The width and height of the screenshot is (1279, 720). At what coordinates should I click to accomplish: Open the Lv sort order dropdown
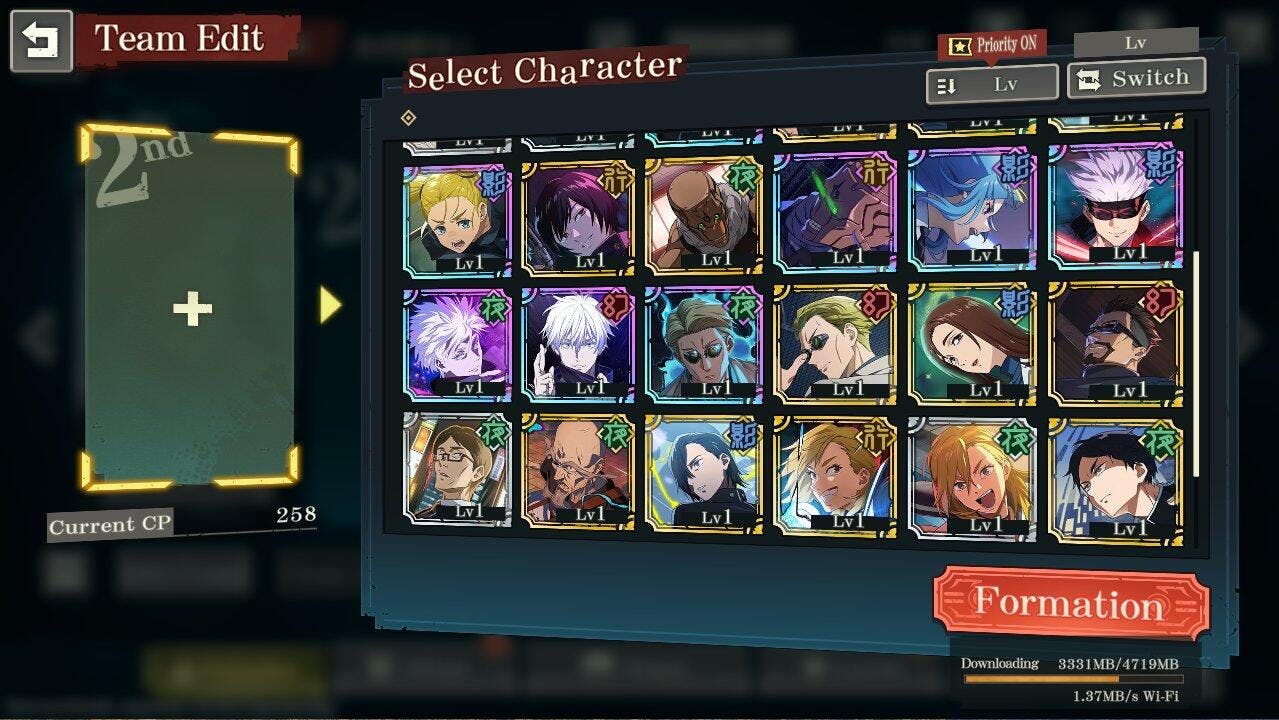pyautogui.click(x=992, y=85)
